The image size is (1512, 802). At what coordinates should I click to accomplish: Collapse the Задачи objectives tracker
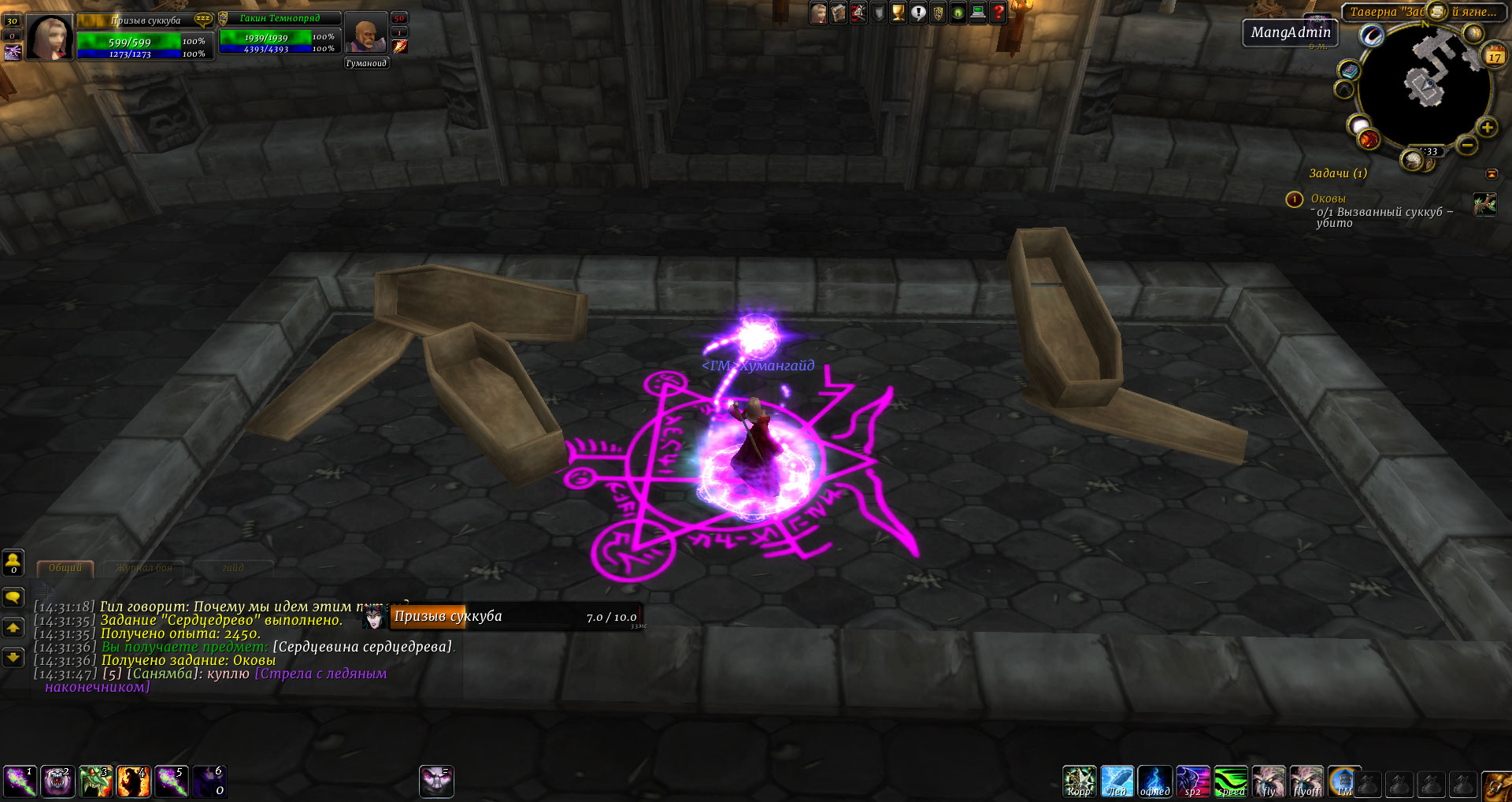(1492, 173)
